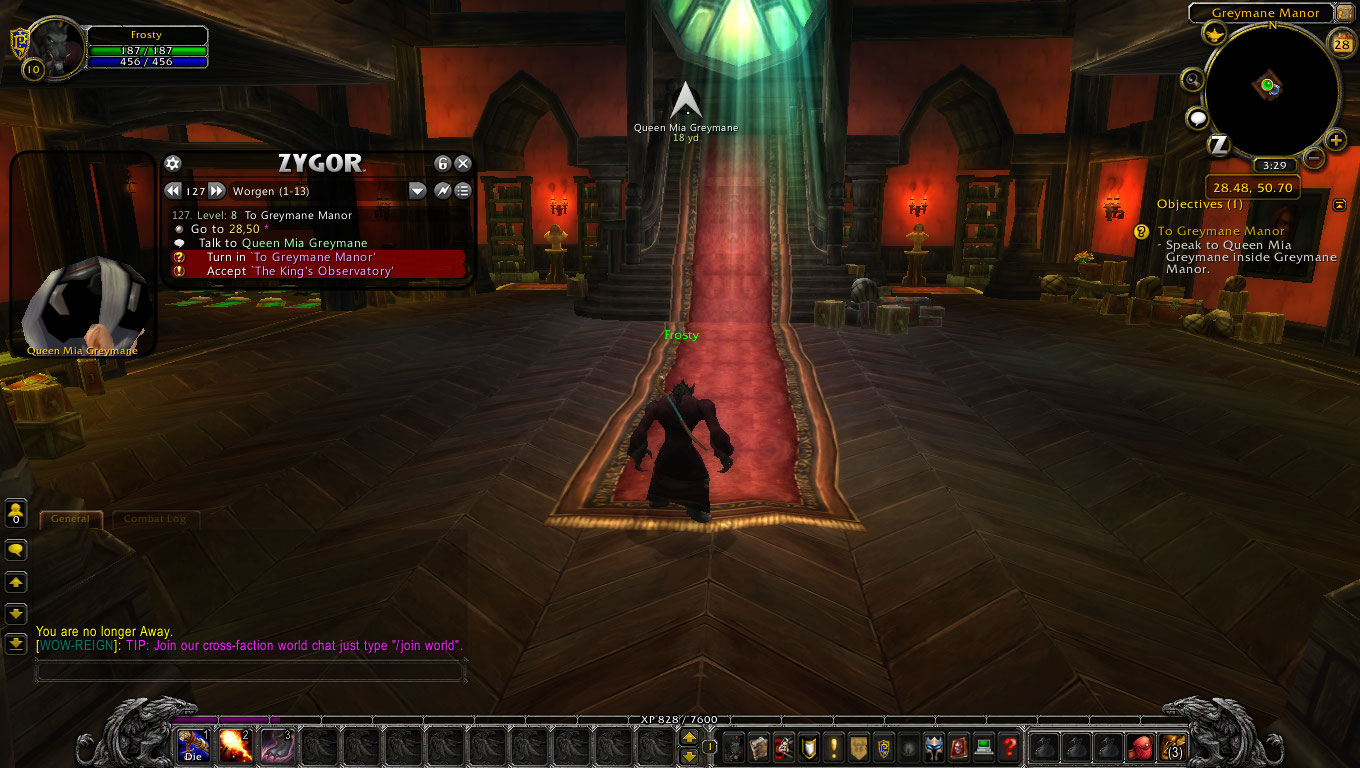Open the help menu red question mark
This screenshot has width=1360, height=768.
click(1008, 747)
